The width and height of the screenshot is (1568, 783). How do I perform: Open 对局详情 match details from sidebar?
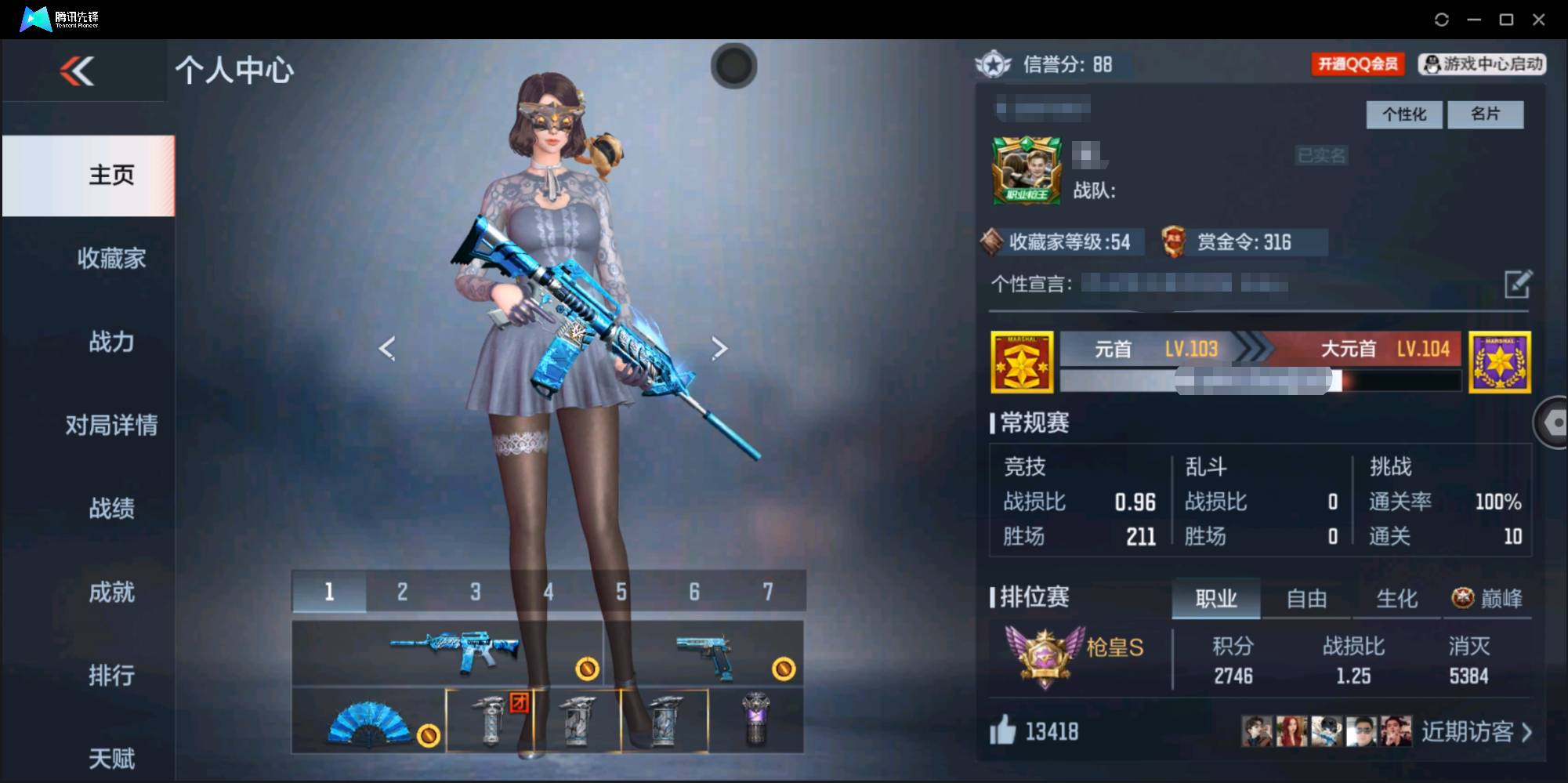point(112,426)
